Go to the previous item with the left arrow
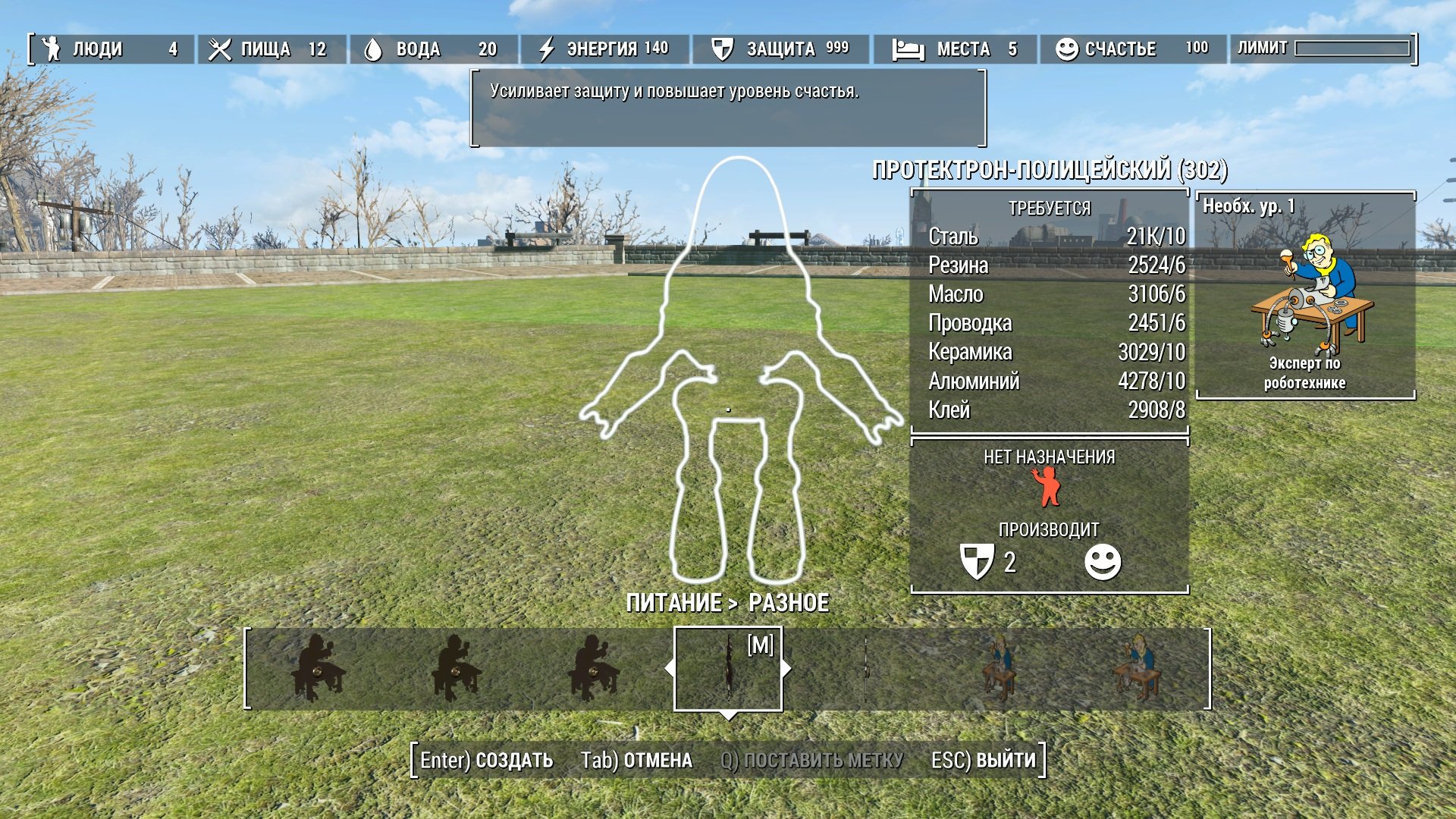The image size is (1456, 819). 670,668
